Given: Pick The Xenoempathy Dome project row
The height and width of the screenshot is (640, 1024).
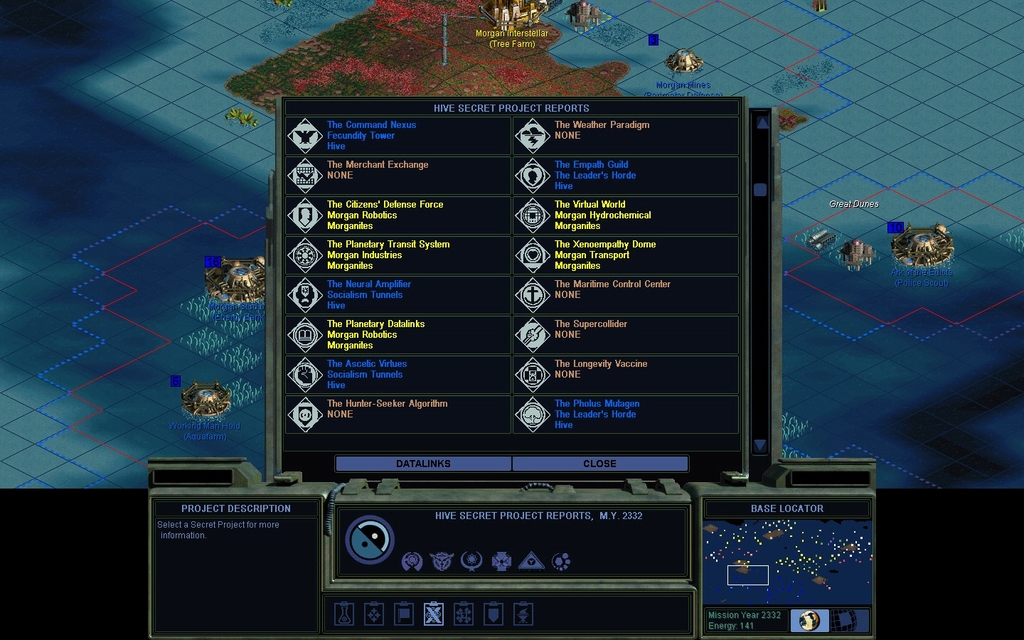Looking at the screenshot, I should (626, 255).
